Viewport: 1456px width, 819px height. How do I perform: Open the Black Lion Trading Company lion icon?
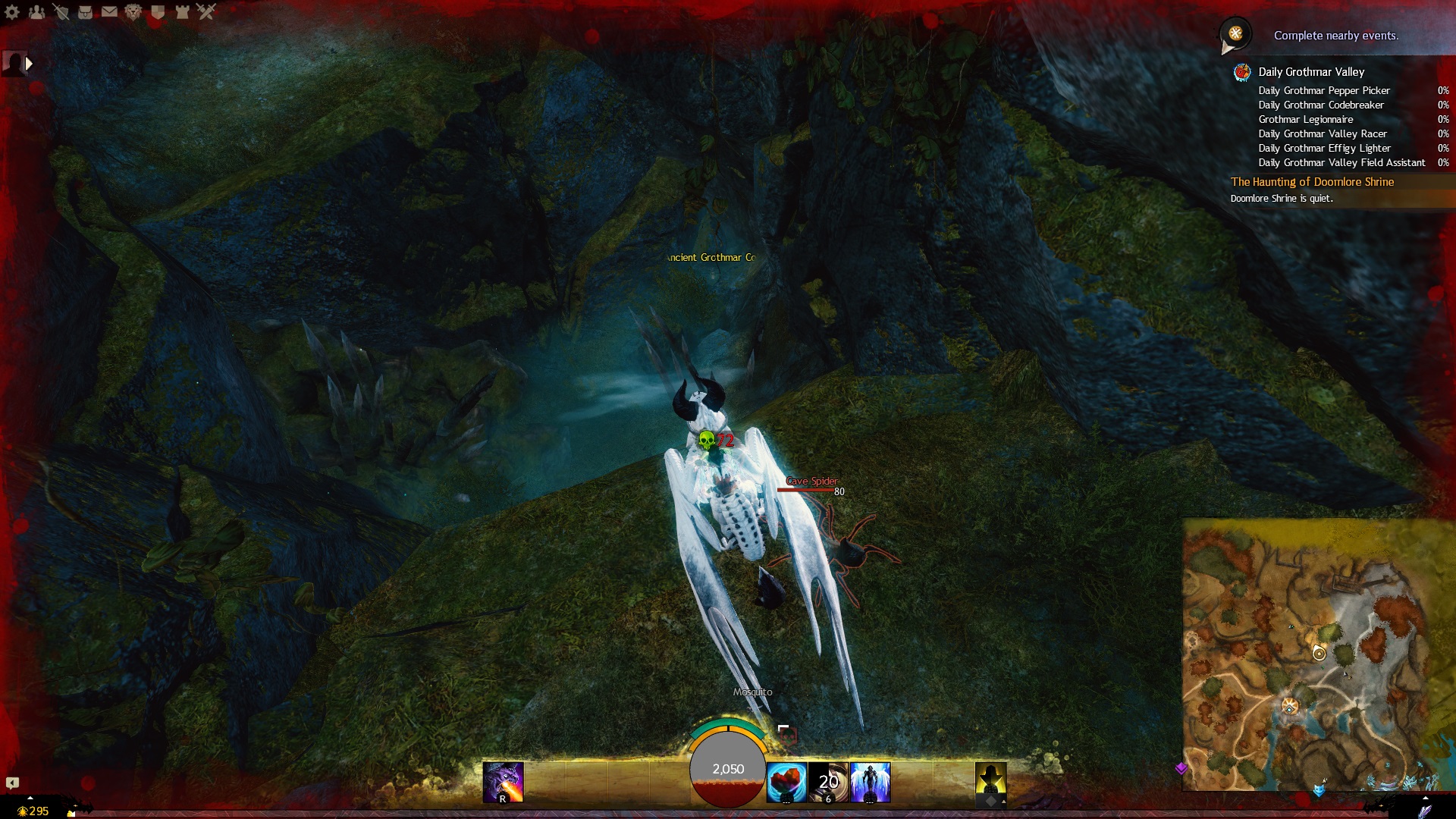click(133, 11)
